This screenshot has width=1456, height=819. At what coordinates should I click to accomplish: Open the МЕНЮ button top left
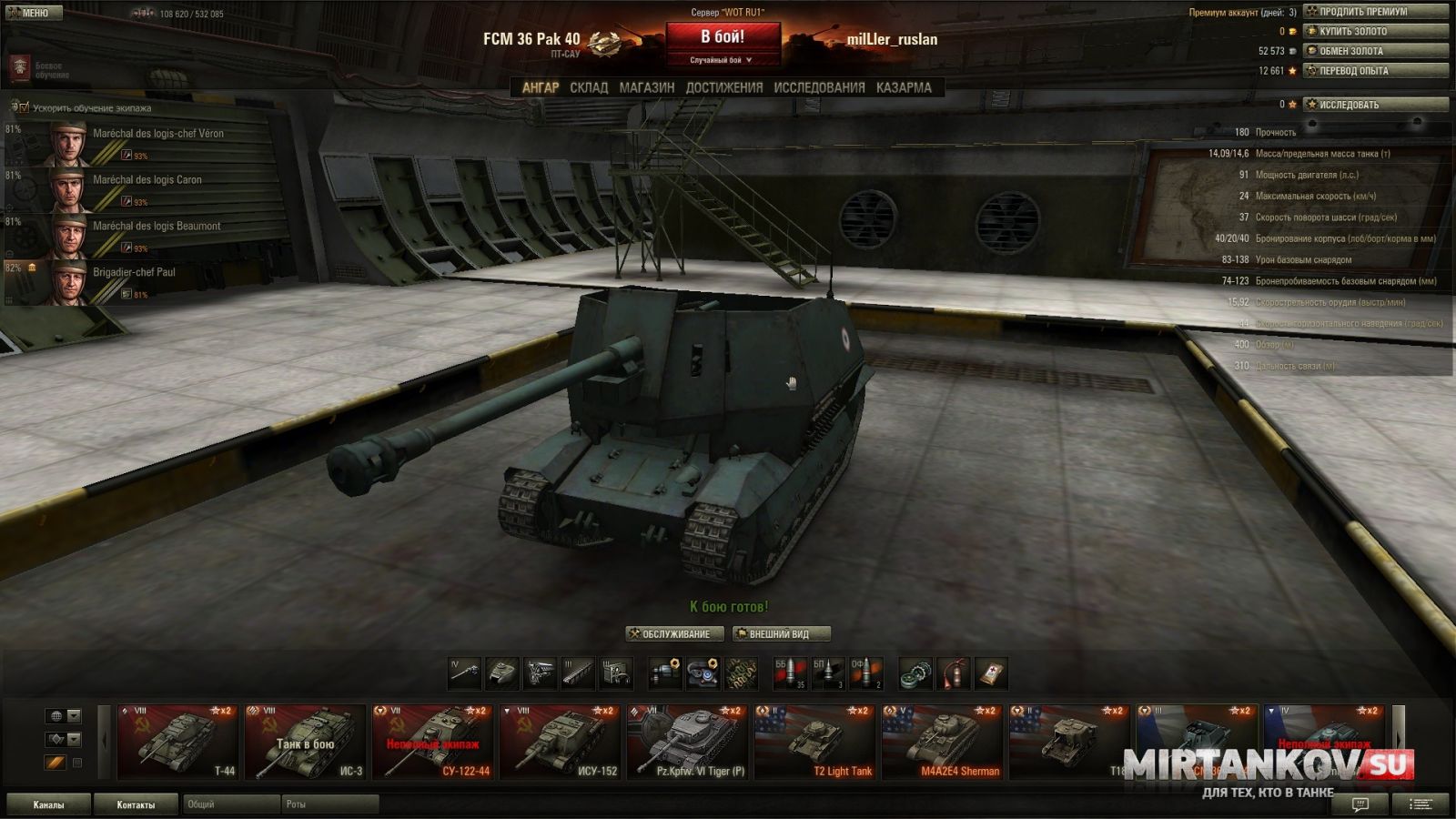pyautogui.click(x=35, y=12)
